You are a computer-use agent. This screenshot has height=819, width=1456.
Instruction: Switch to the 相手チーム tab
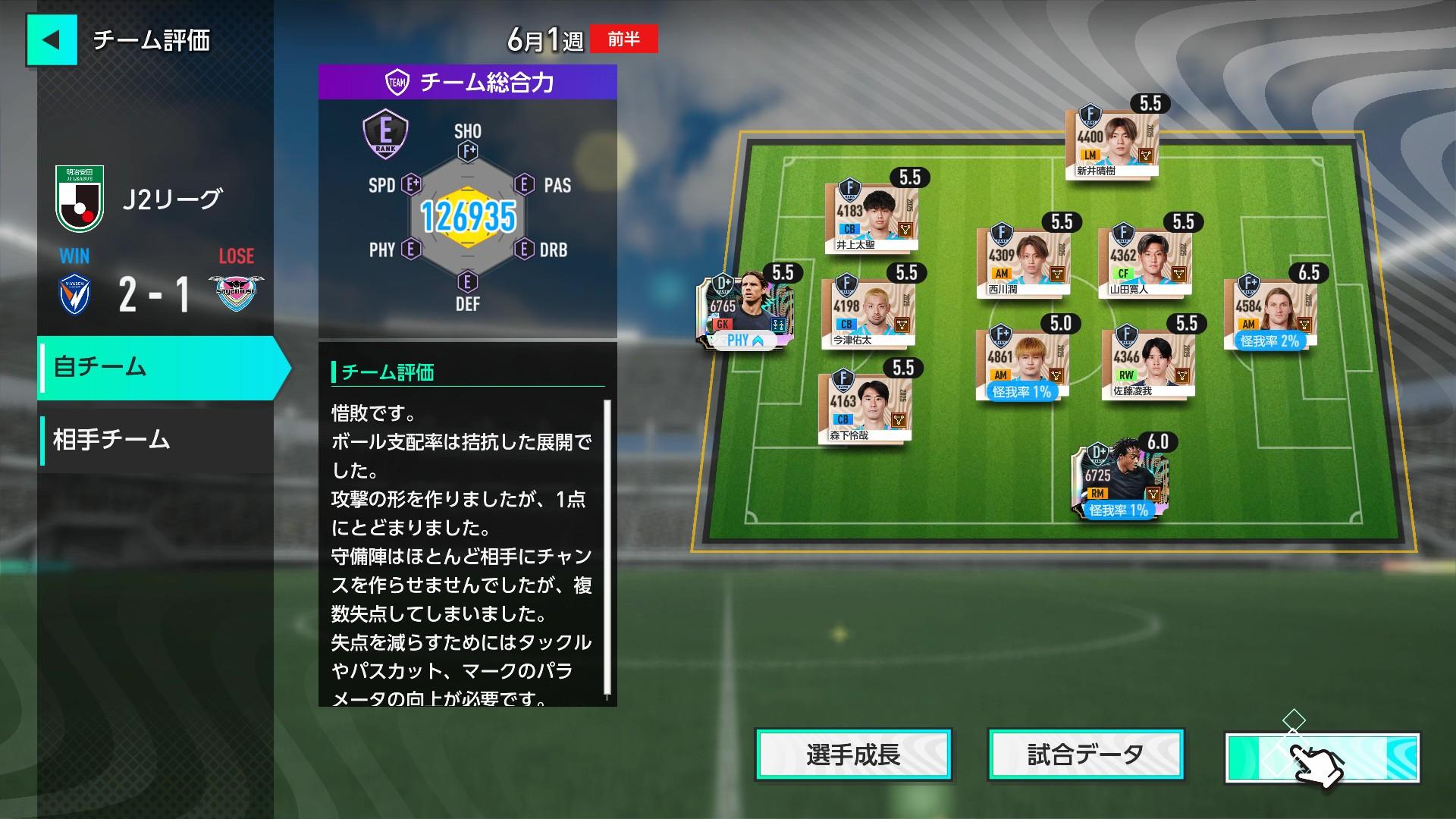[x=110, y=438]
